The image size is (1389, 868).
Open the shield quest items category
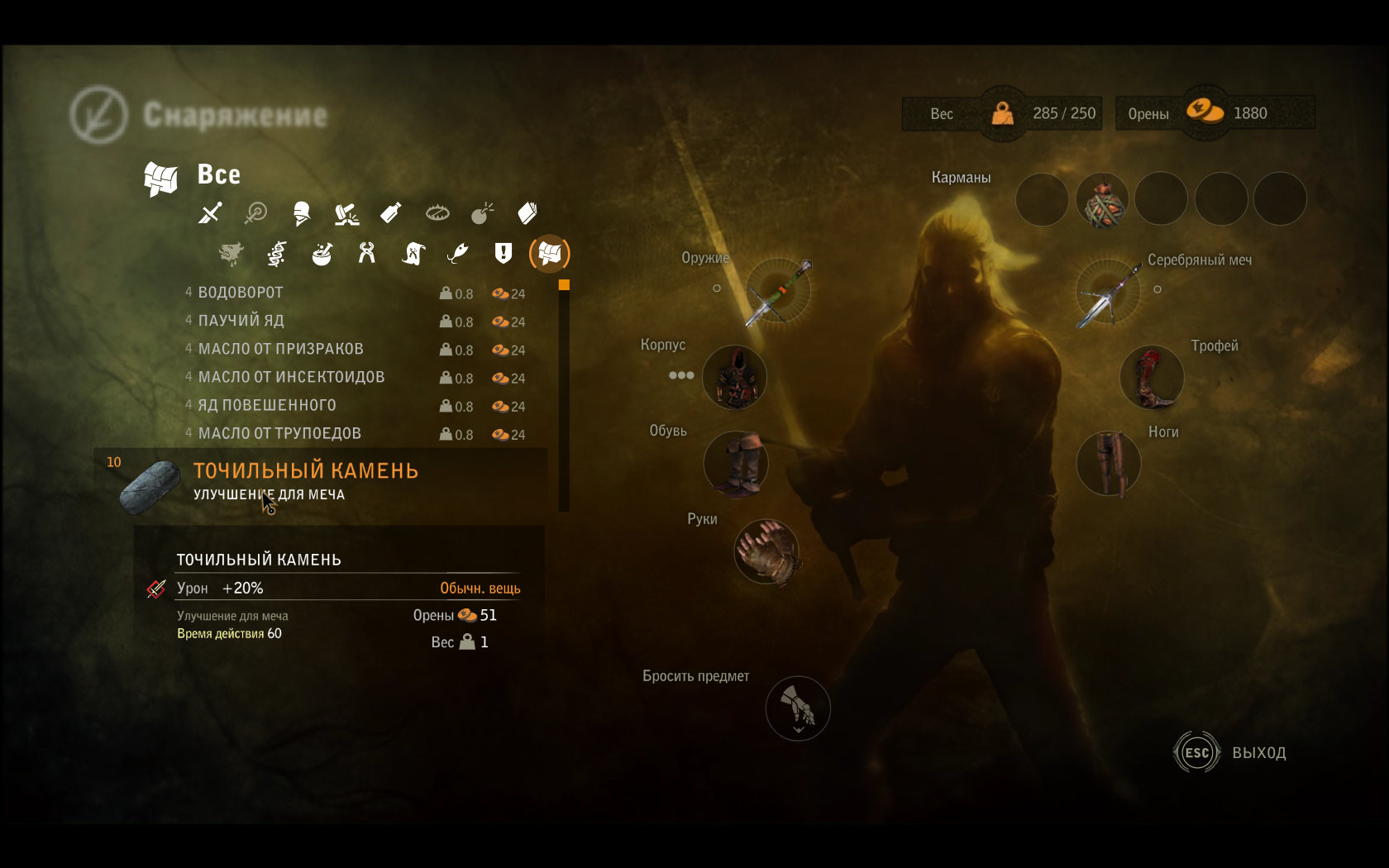503,253
